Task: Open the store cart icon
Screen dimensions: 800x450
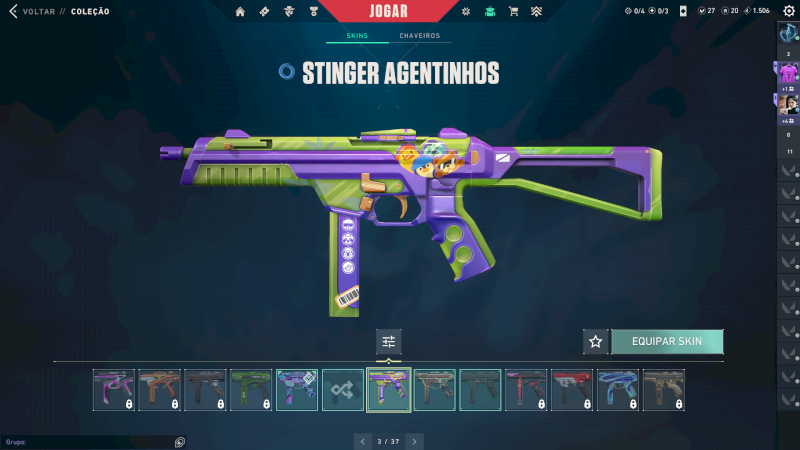Action: click(513, 12)
